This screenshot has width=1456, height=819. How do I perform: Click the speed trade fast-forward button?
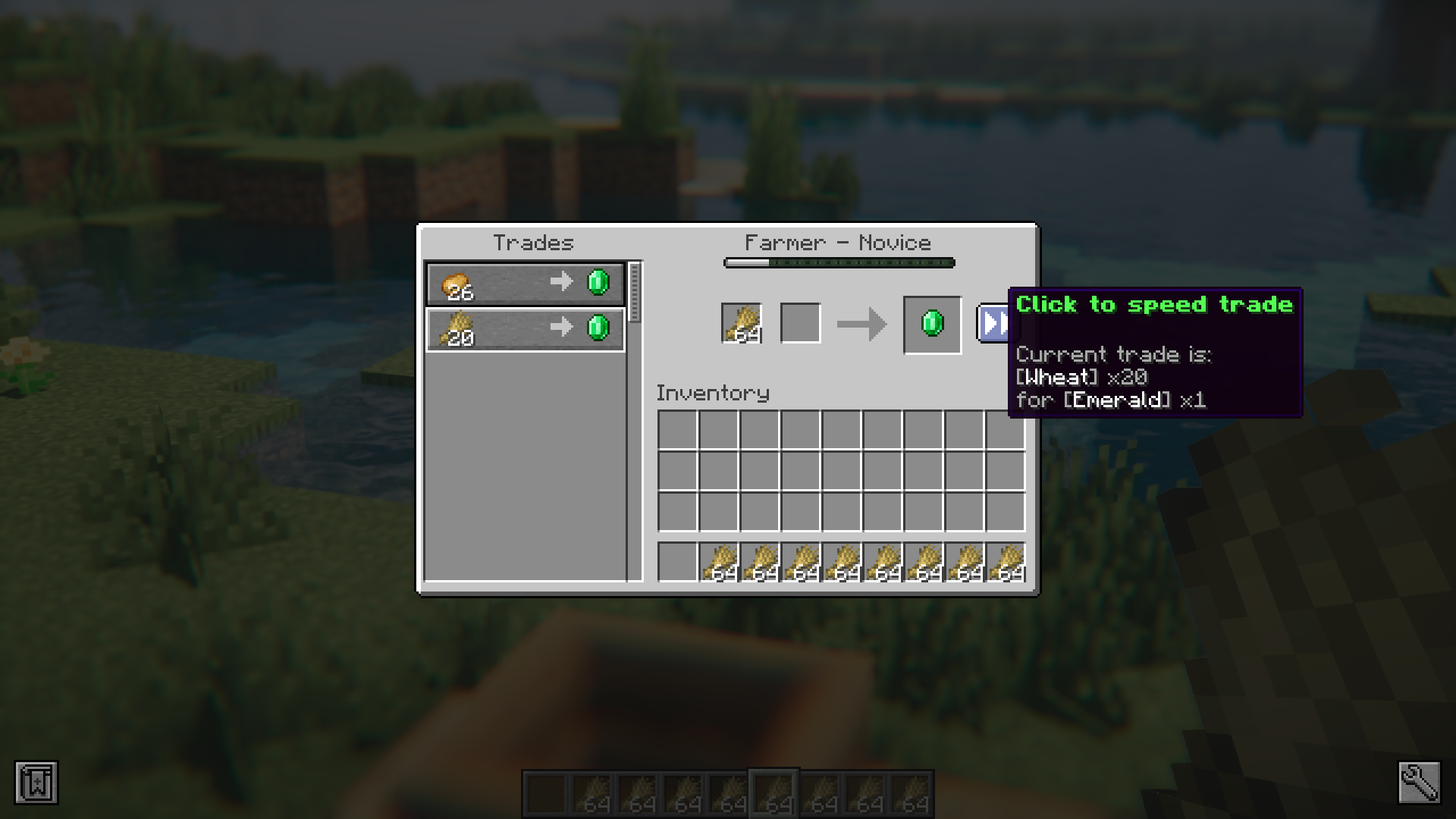(993, 324)
